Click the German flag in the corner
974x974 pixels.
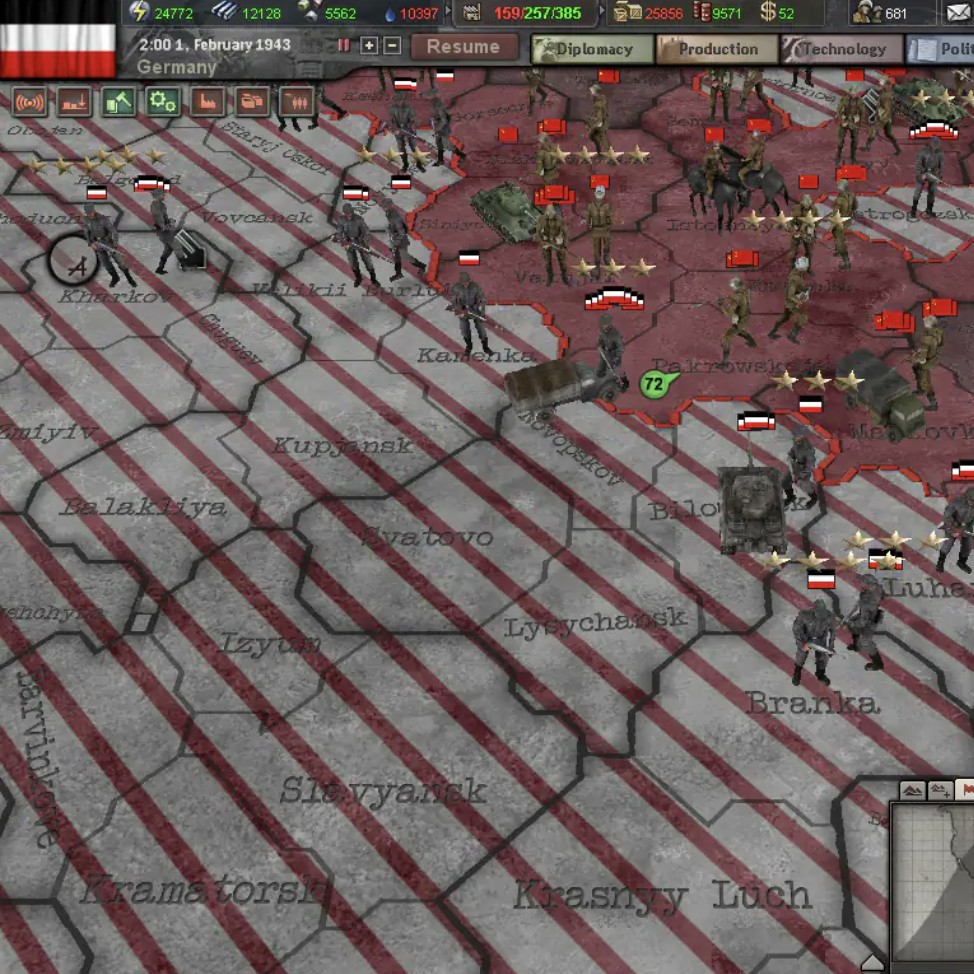(58, 40)
